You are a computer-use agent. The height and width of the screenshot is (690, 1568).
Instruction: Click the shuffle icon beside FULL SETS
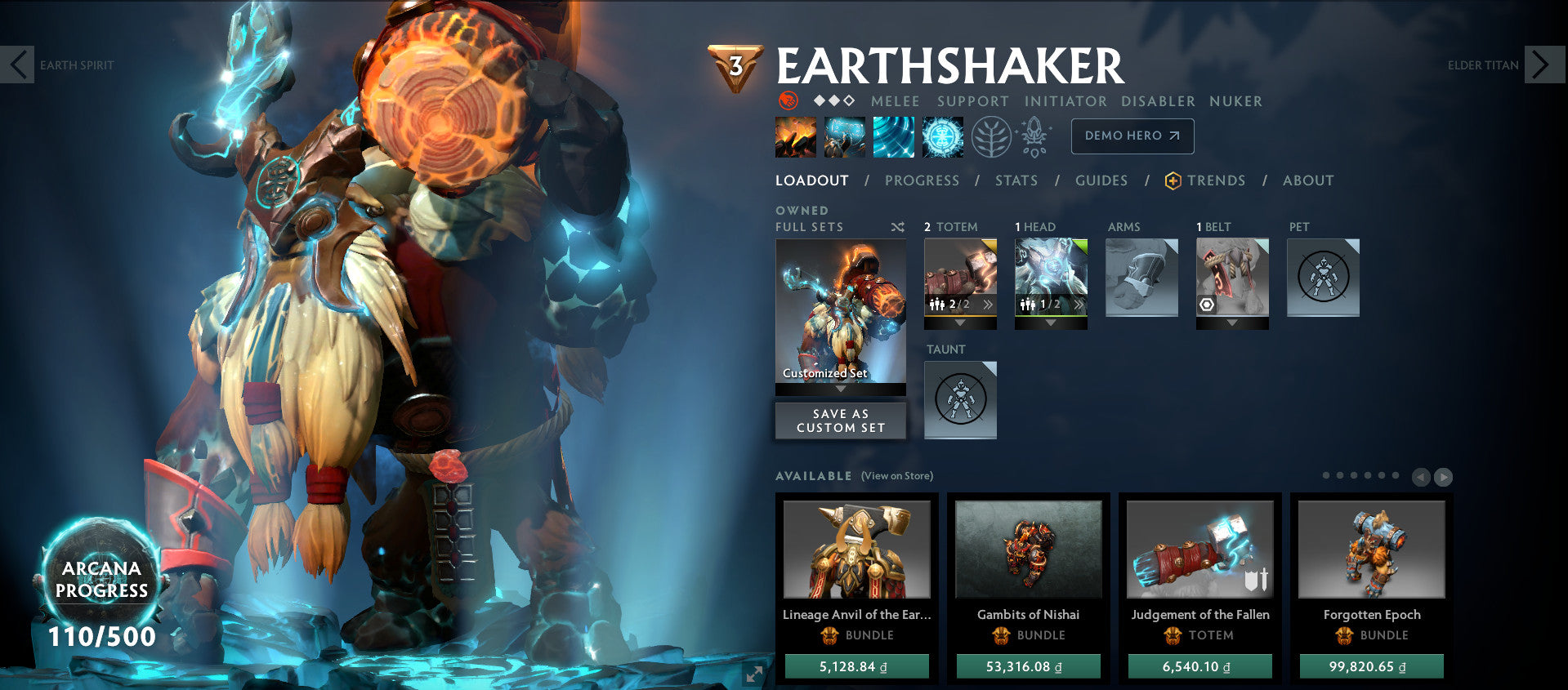(896, 227)
